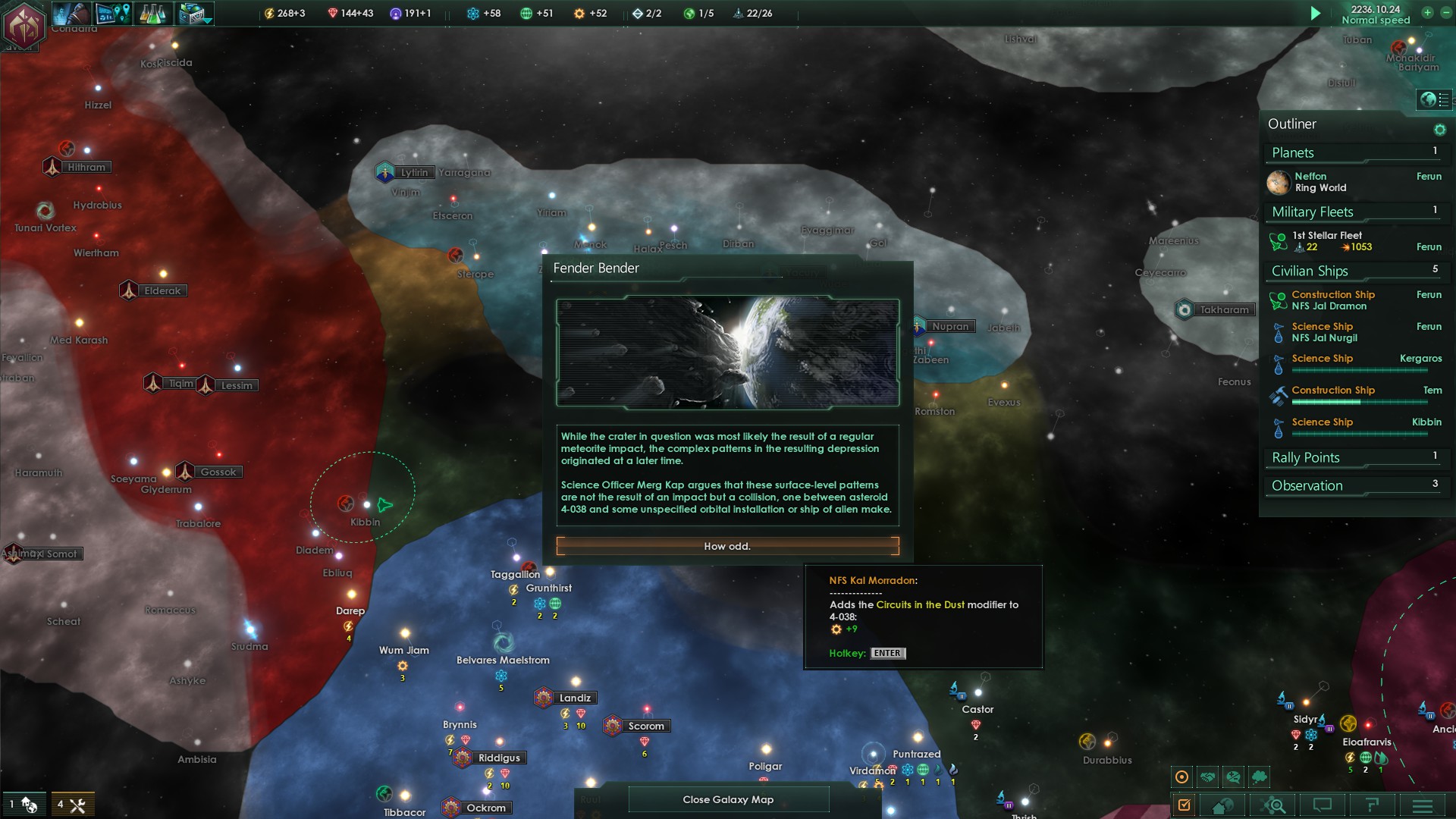This screenshot has height=819, width=1456.
Task: Decrease game speed with the minus button
Action: tap(1445, 12)
